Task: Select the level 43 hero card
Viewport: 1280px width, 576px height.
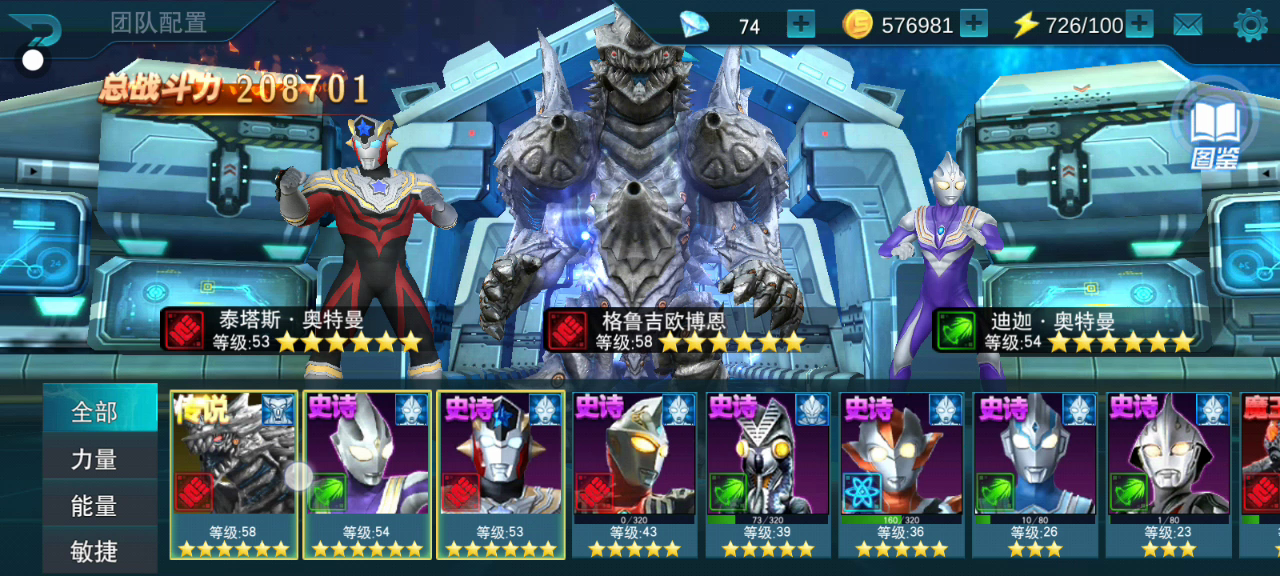Action: (634, 474)
